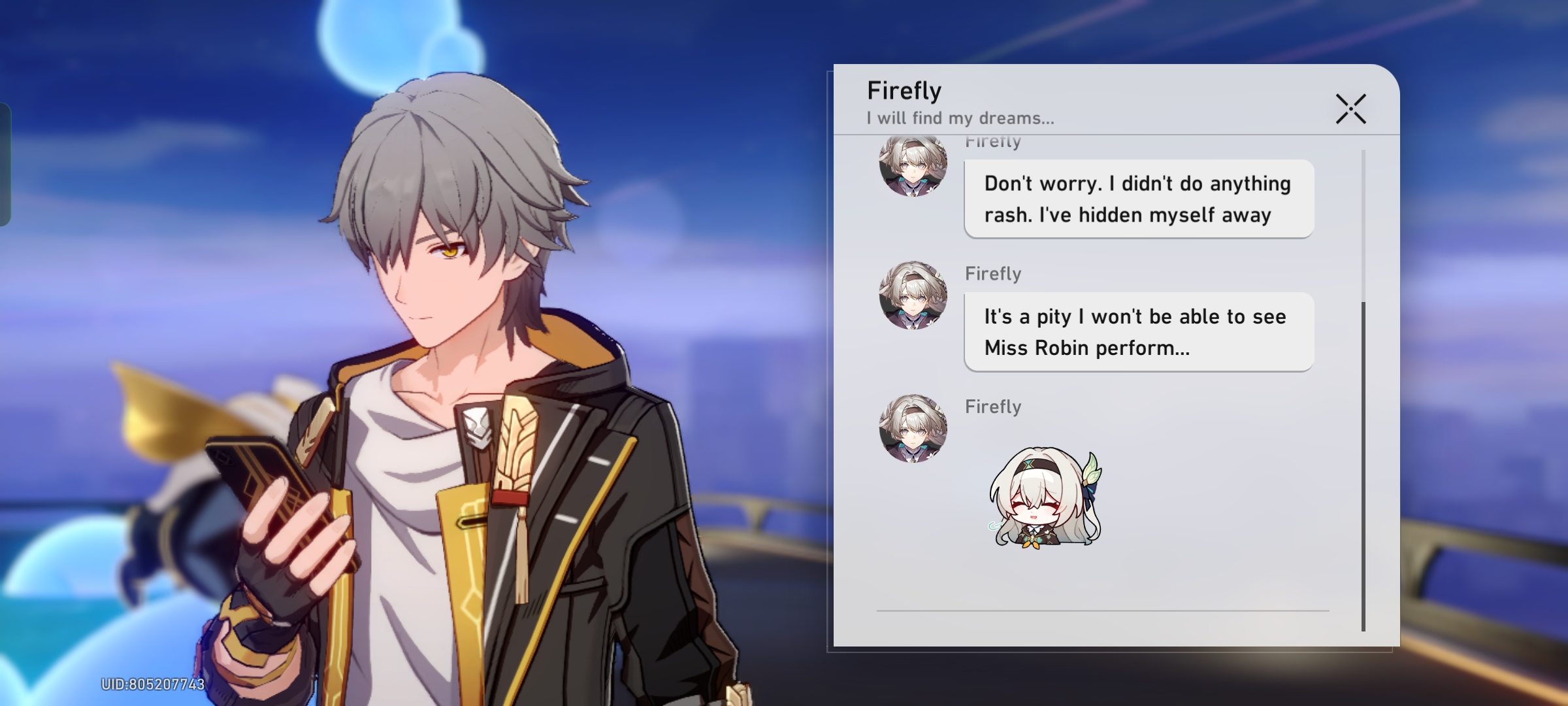Select the Firefly name label above the sticker
Viewport: 1568px width, 706px height.
(x=993, y=407)
